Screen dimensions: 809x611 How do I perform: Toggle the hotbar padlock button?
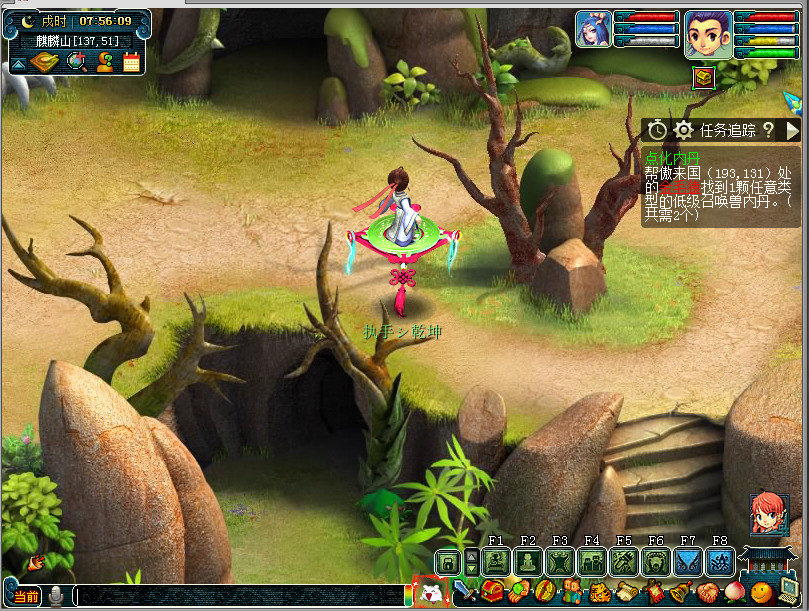[x=448, y=562]
